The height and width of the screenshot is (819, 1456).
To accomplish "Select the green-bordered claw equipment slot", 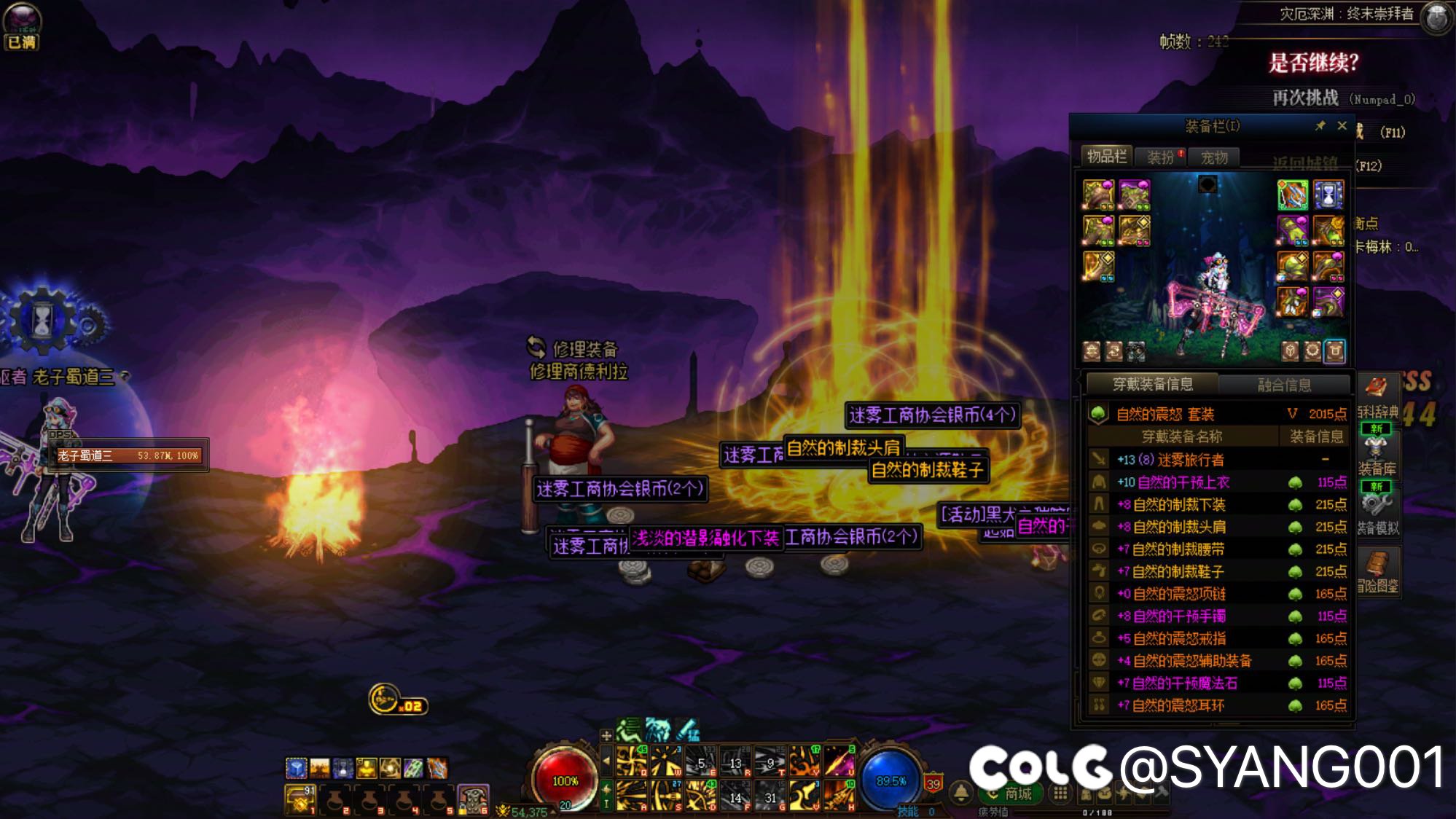I will coord(1293,195).
